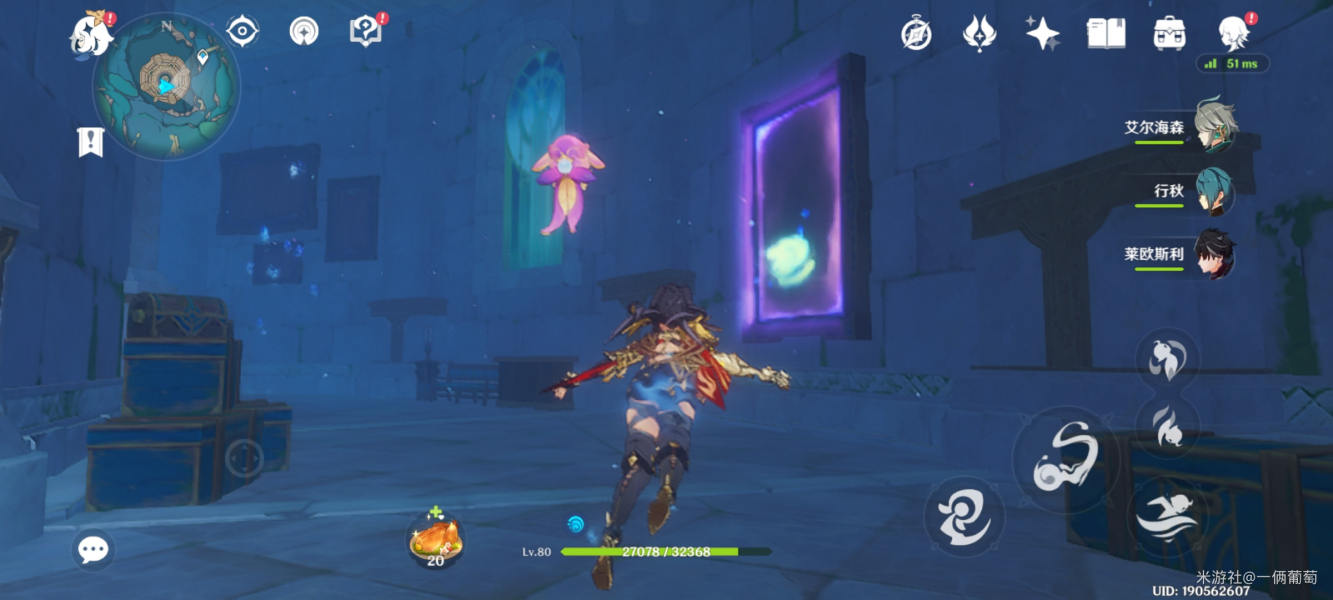1333x600 pixels.
Task: Open the character head icon menu
Action: (x=1233, y=33)
